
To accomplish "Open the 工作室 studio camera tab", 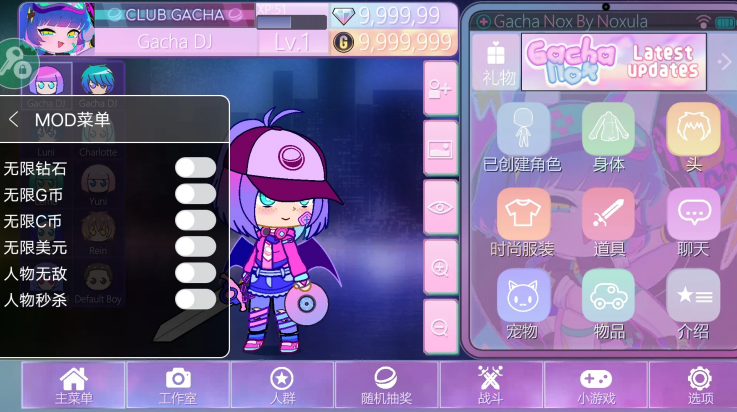I will pyautogui.click(x=178, y=386).
